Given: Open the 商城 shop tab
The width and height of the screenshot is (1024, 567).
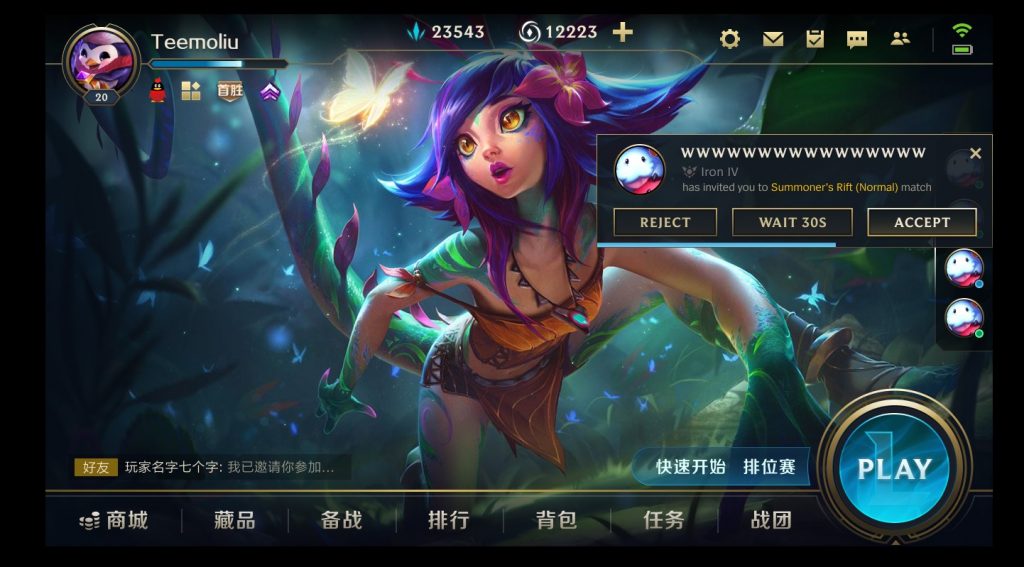Looking at the screenshot, I should pos(114,520).
